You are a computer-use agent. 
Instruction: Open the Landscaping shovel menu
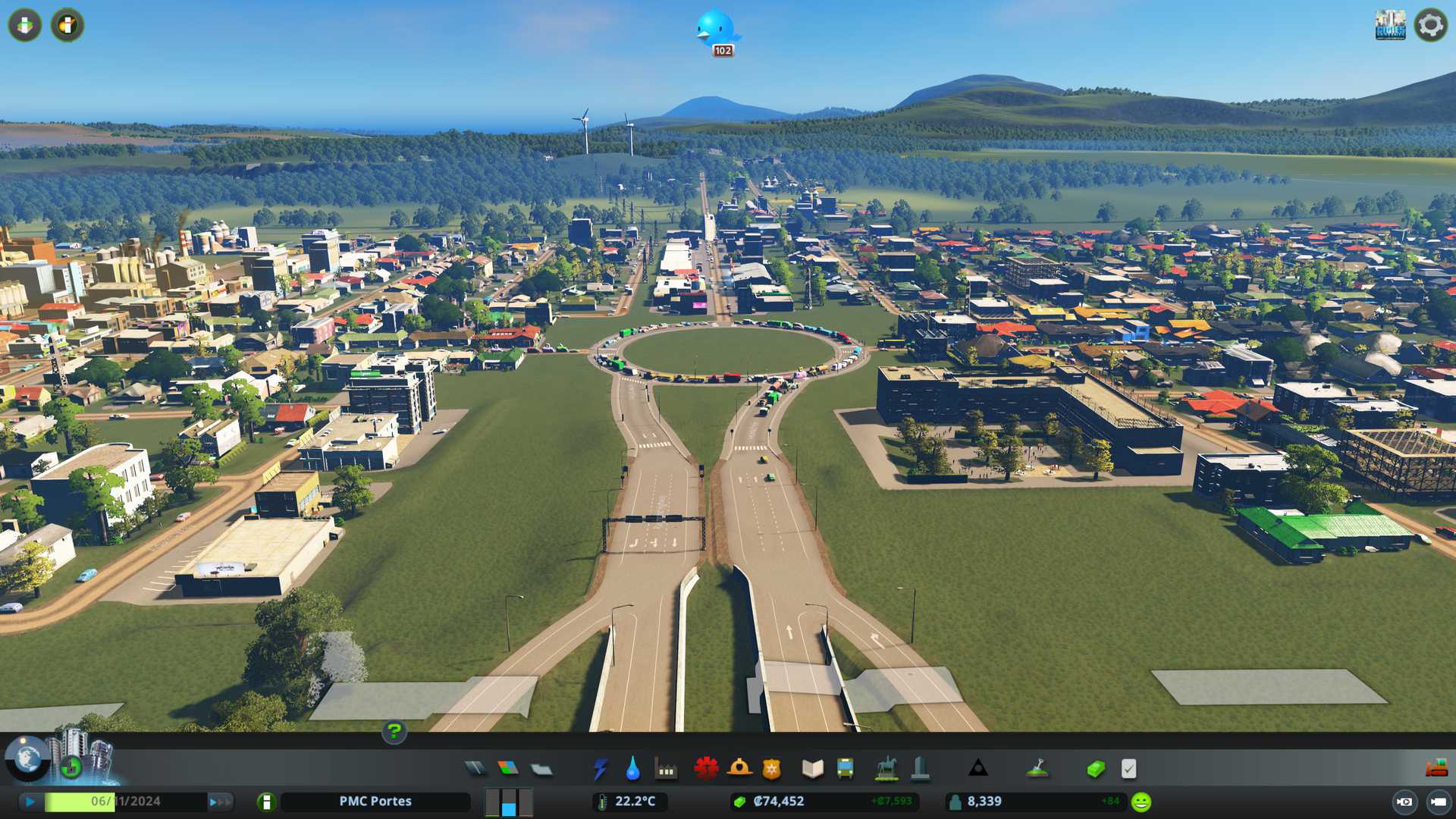[1037, 769]
